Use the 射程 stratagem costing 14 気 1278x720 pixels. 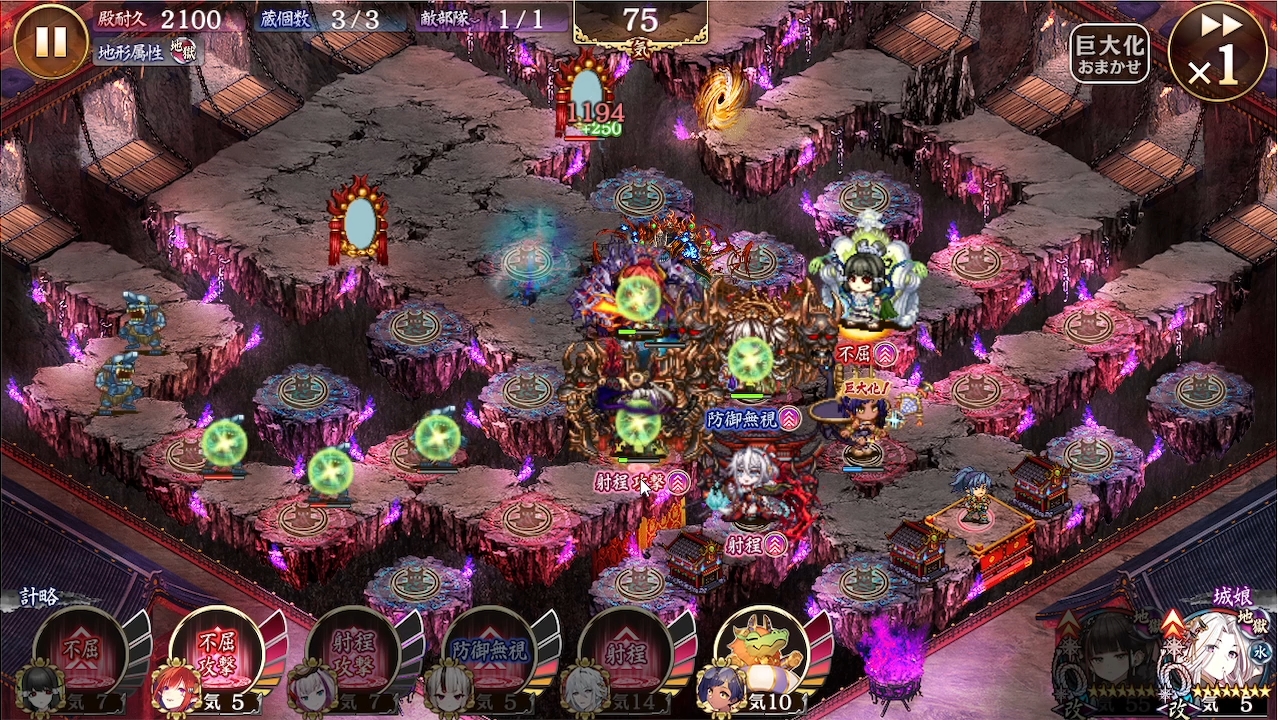point(625,652)
